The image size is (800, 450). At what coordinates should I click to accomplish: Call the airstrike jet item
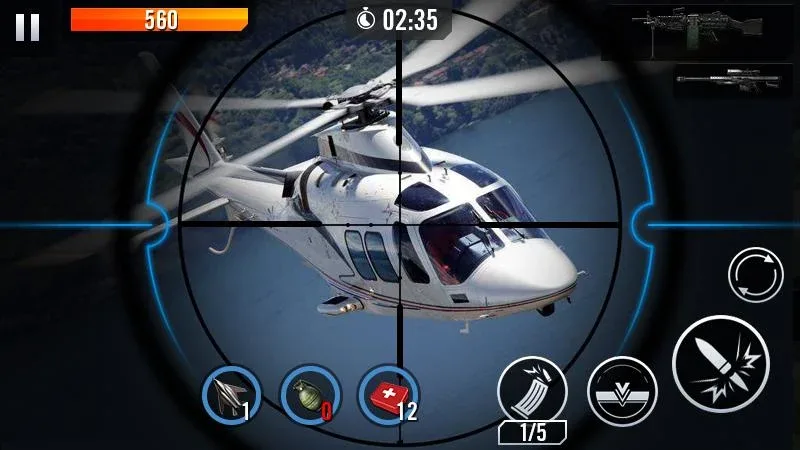click(230, 393)
